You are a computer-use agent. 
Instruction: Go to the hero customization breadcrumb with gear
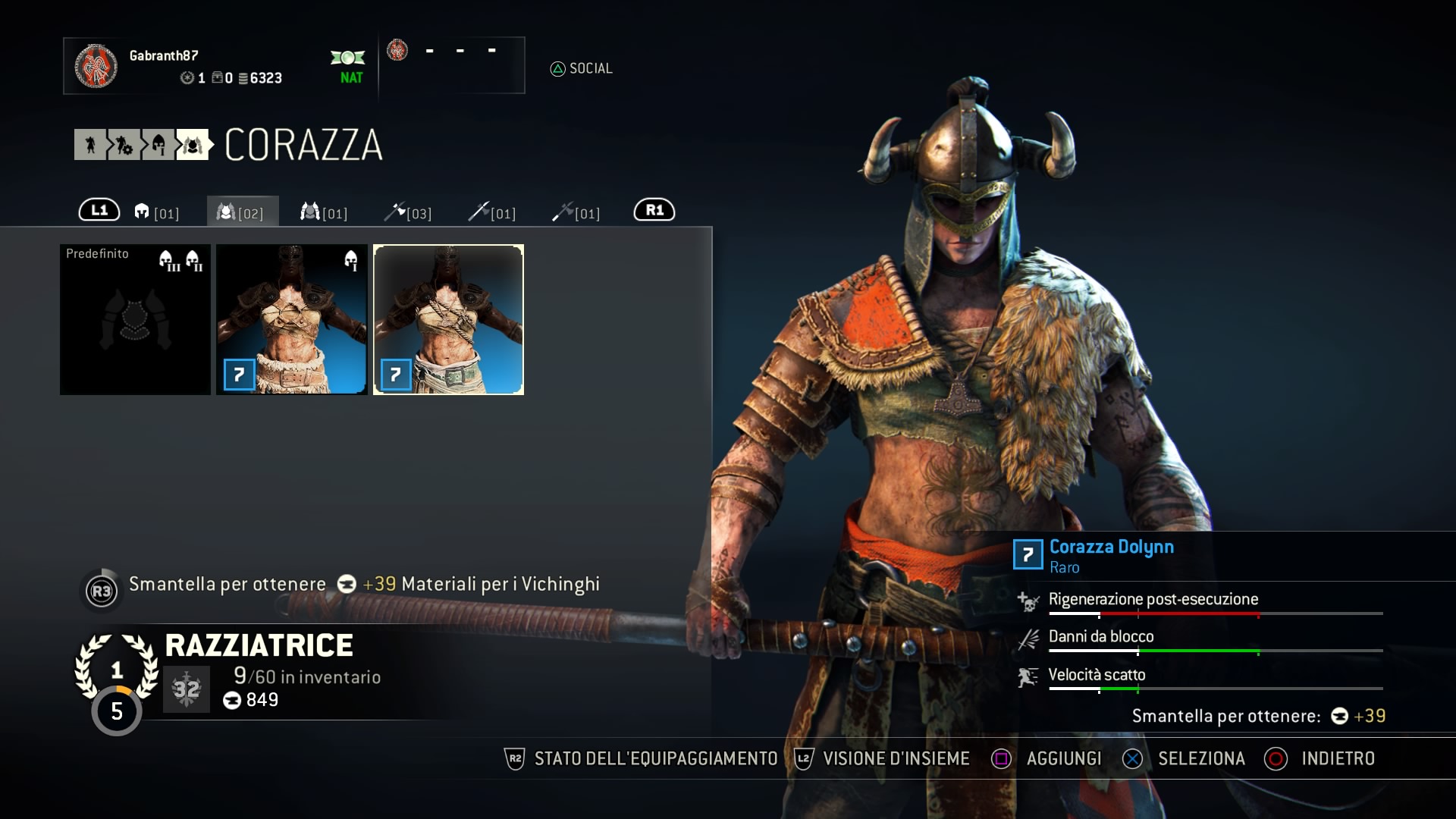click(x=124, y=145)
